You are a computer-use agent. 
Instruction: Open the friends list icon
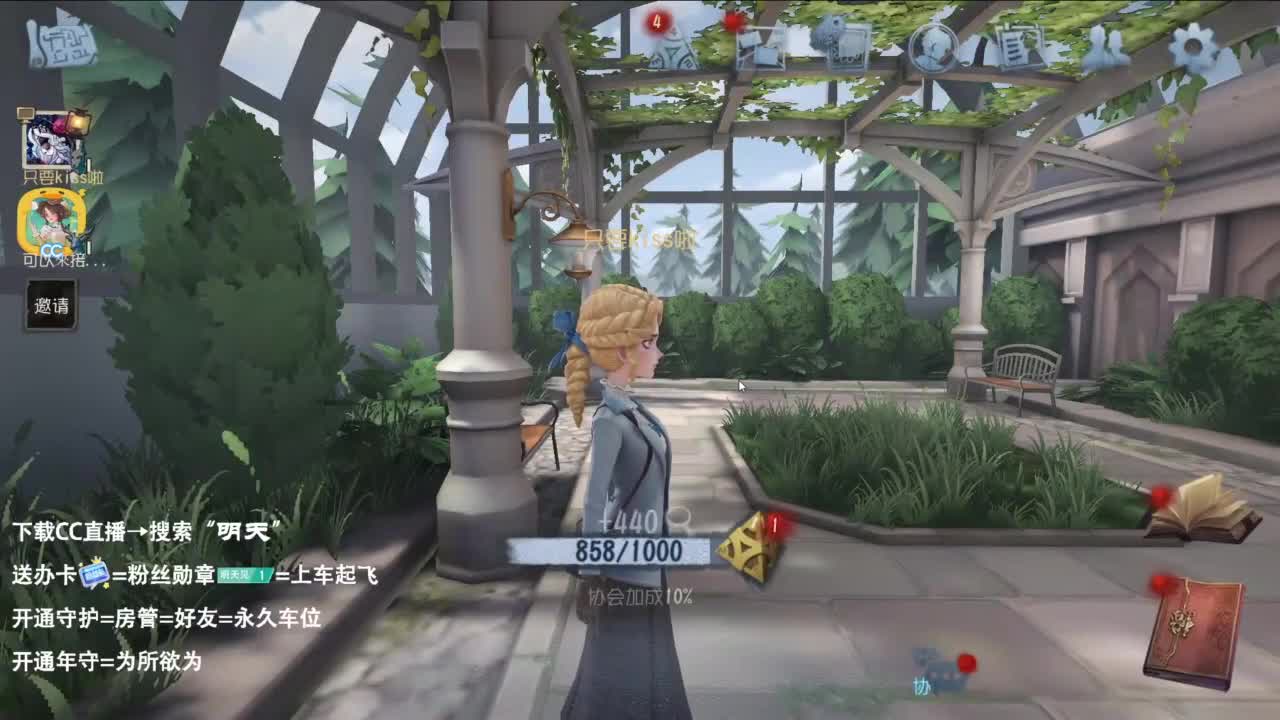click(x=1105, y=45)
